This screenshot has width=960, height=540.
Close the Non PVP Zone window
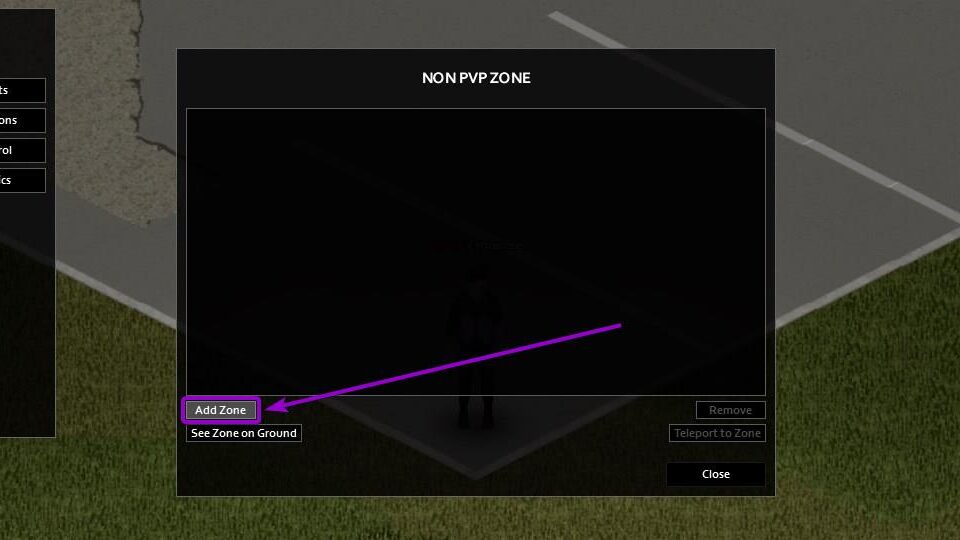click(715, 474)
